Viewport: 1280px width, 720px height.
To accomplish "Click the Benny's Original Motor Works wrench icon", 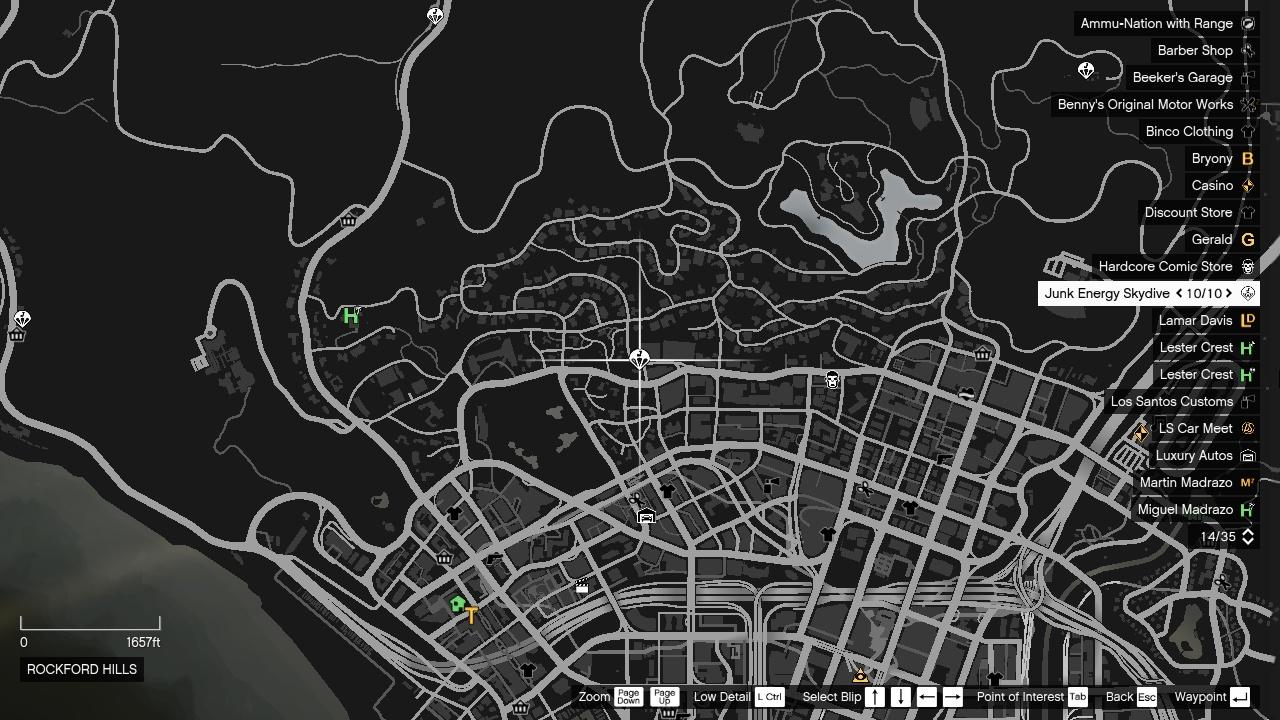I will pyautogui.click(x=1247, y=104).
